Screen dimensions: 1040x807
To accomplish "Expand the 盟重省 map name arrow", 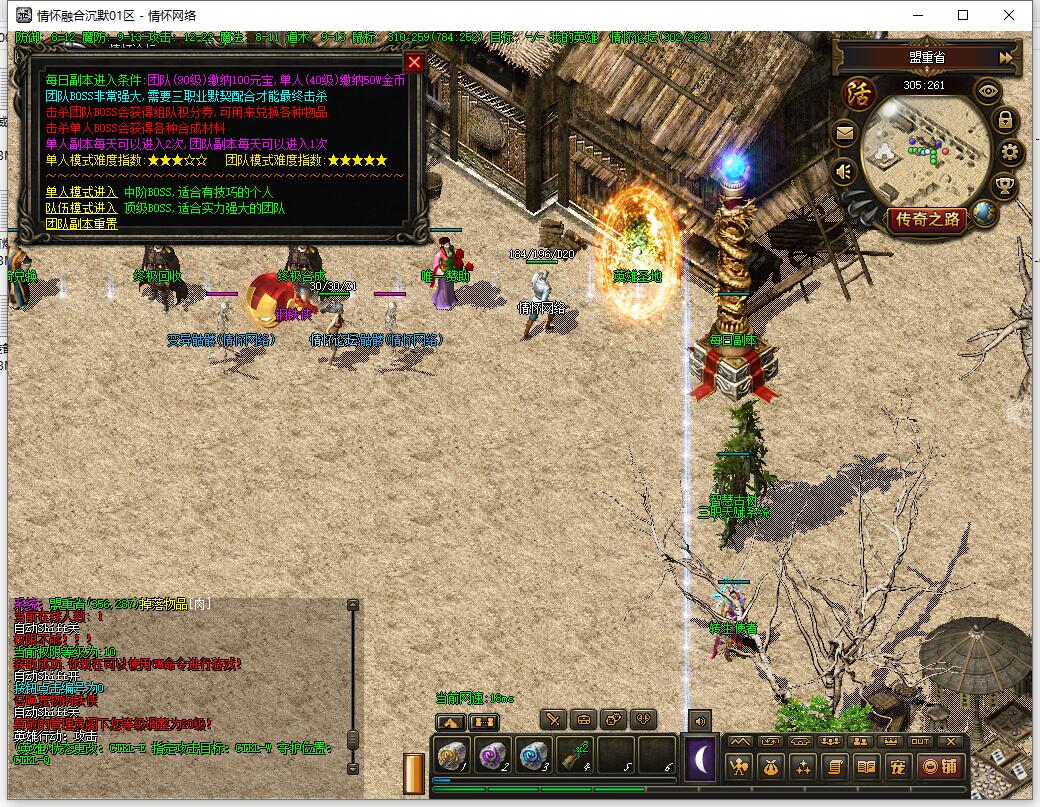I will (1005, 58).
